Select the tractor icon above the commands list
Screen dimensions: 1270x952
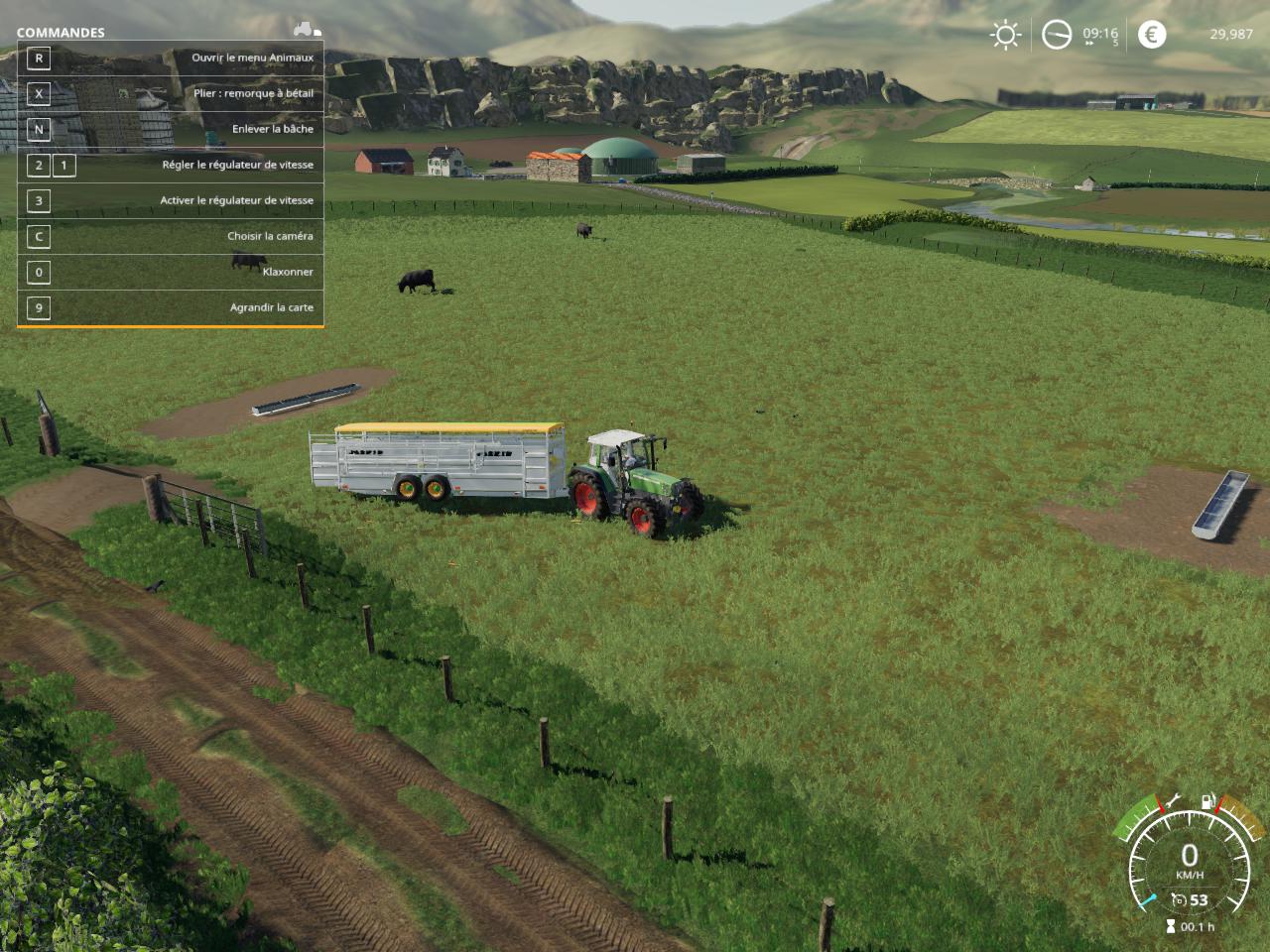point(306,28)
